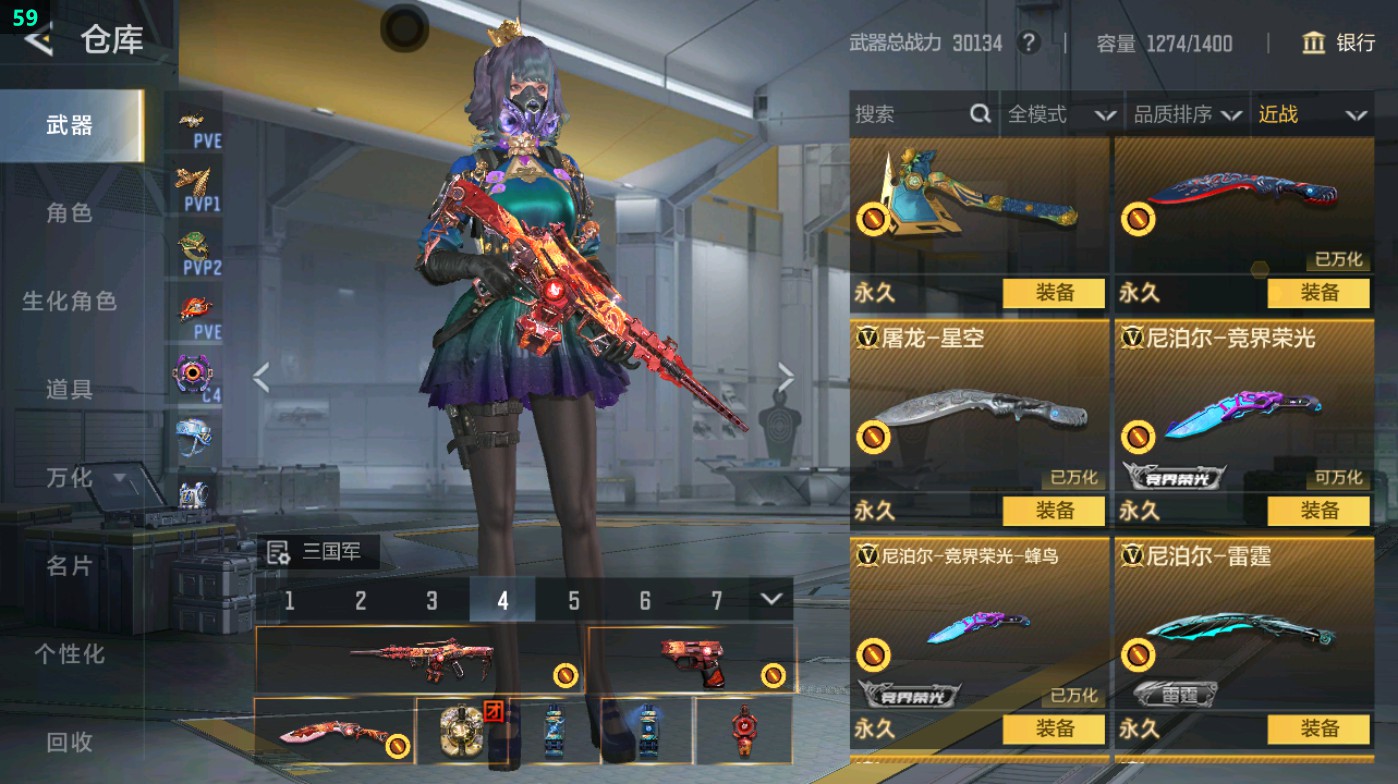Open the 全模式 mode dropdown
The image size is (1398, 784).
(1061, 115)
